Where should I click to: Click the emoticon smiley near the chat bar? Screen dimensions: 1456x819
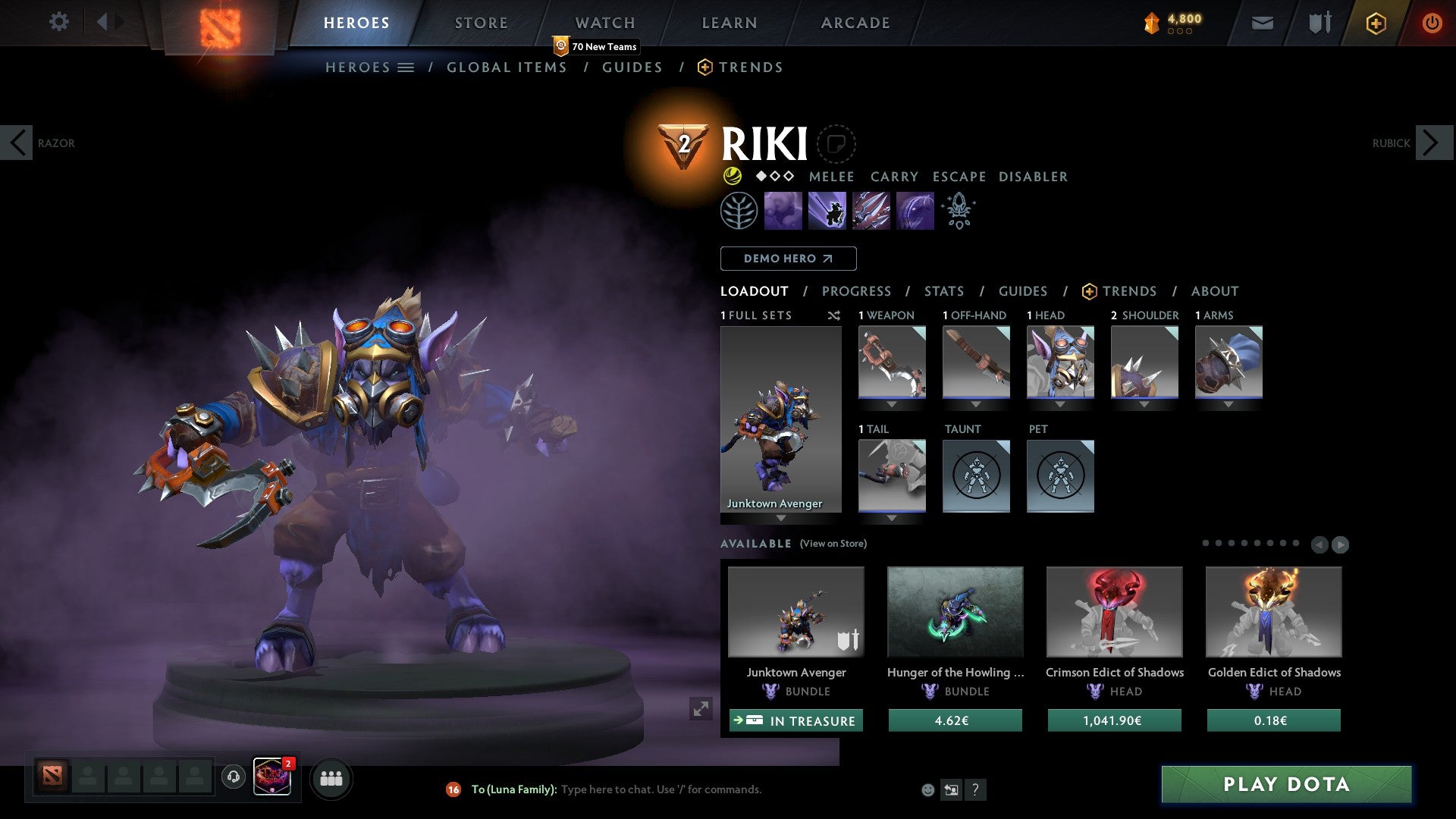pyautogui.click(x=927, y=789)
